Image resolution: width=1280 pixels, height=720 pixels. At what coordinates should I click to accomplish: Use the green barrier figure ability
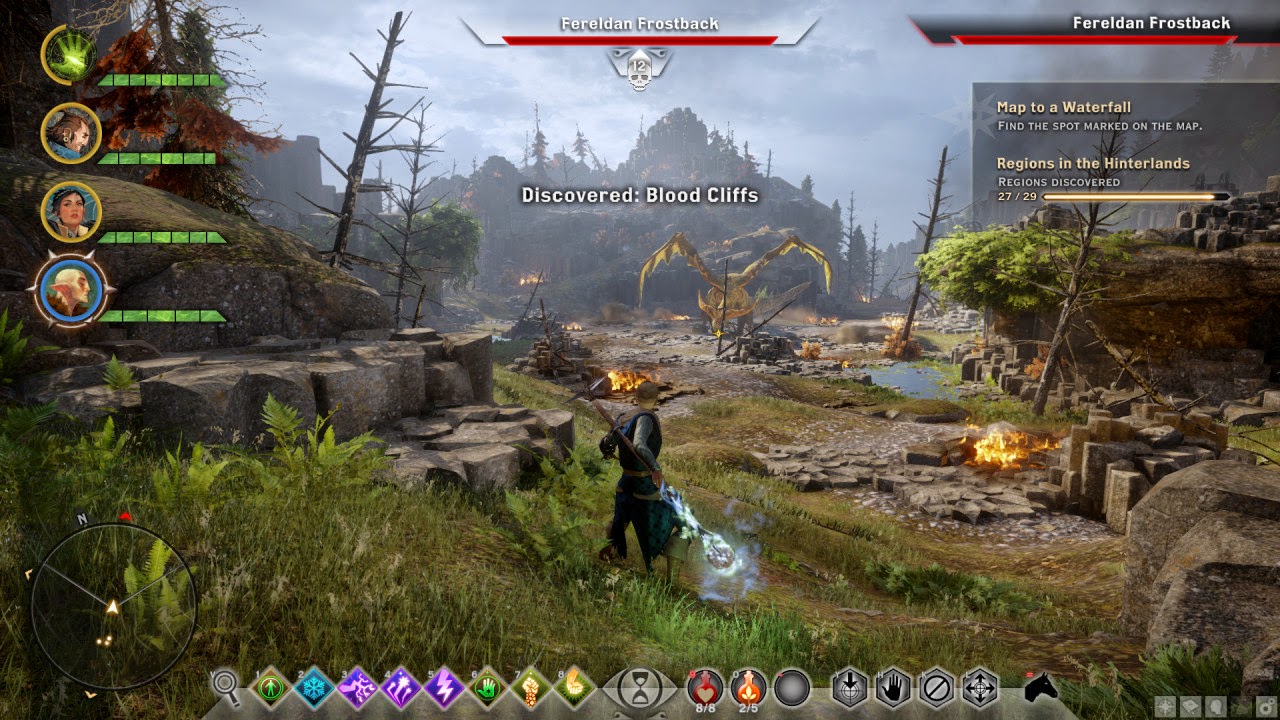click(x=271, y=687)
